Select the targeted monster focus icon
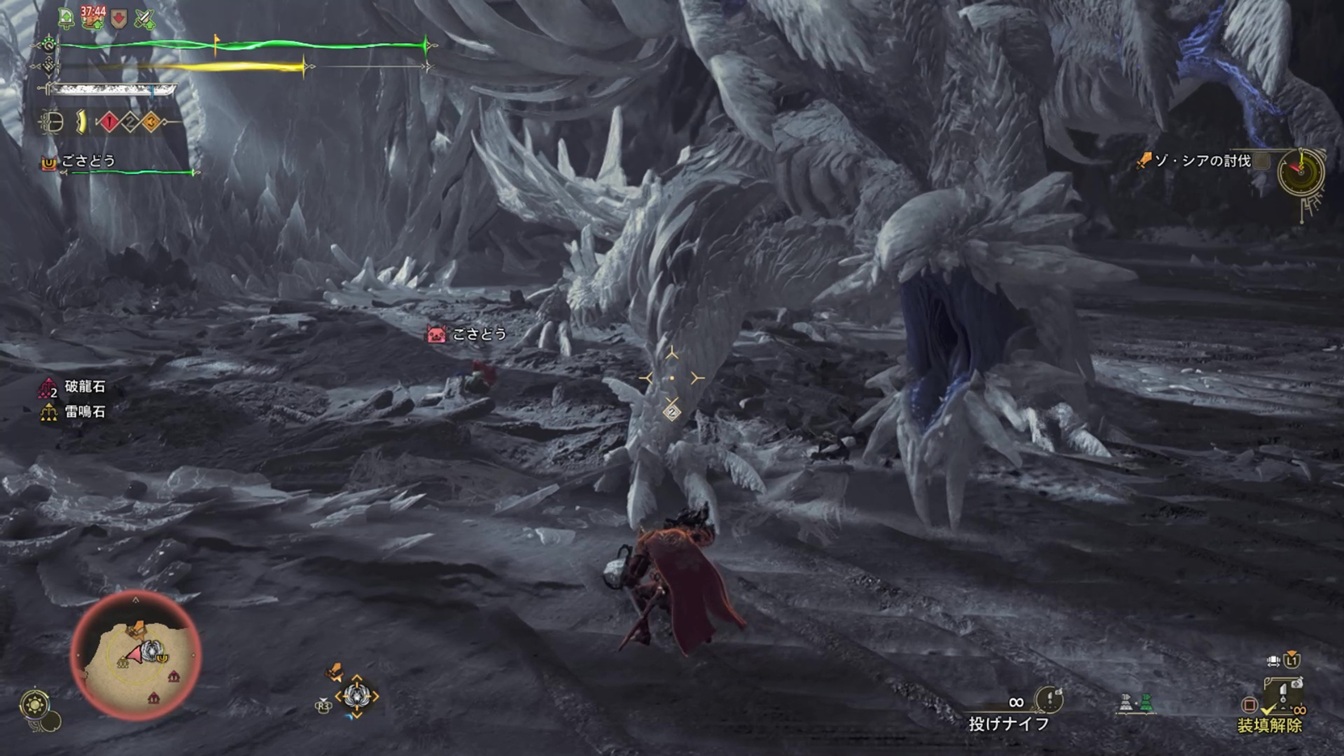This screenshot has height=756, width=1344. pyautogui.click(x=672, y=378)
